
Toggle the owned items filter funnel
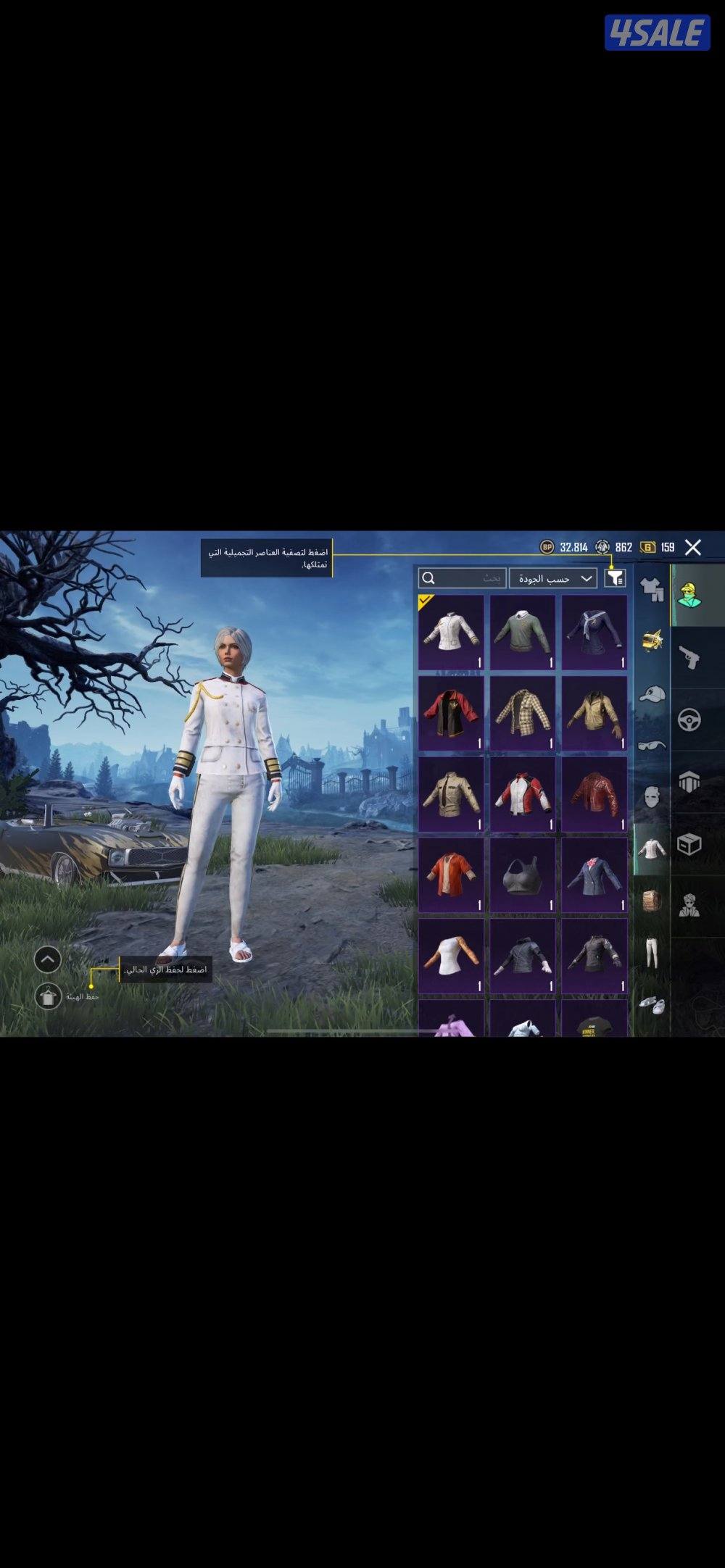coord(615,577)
